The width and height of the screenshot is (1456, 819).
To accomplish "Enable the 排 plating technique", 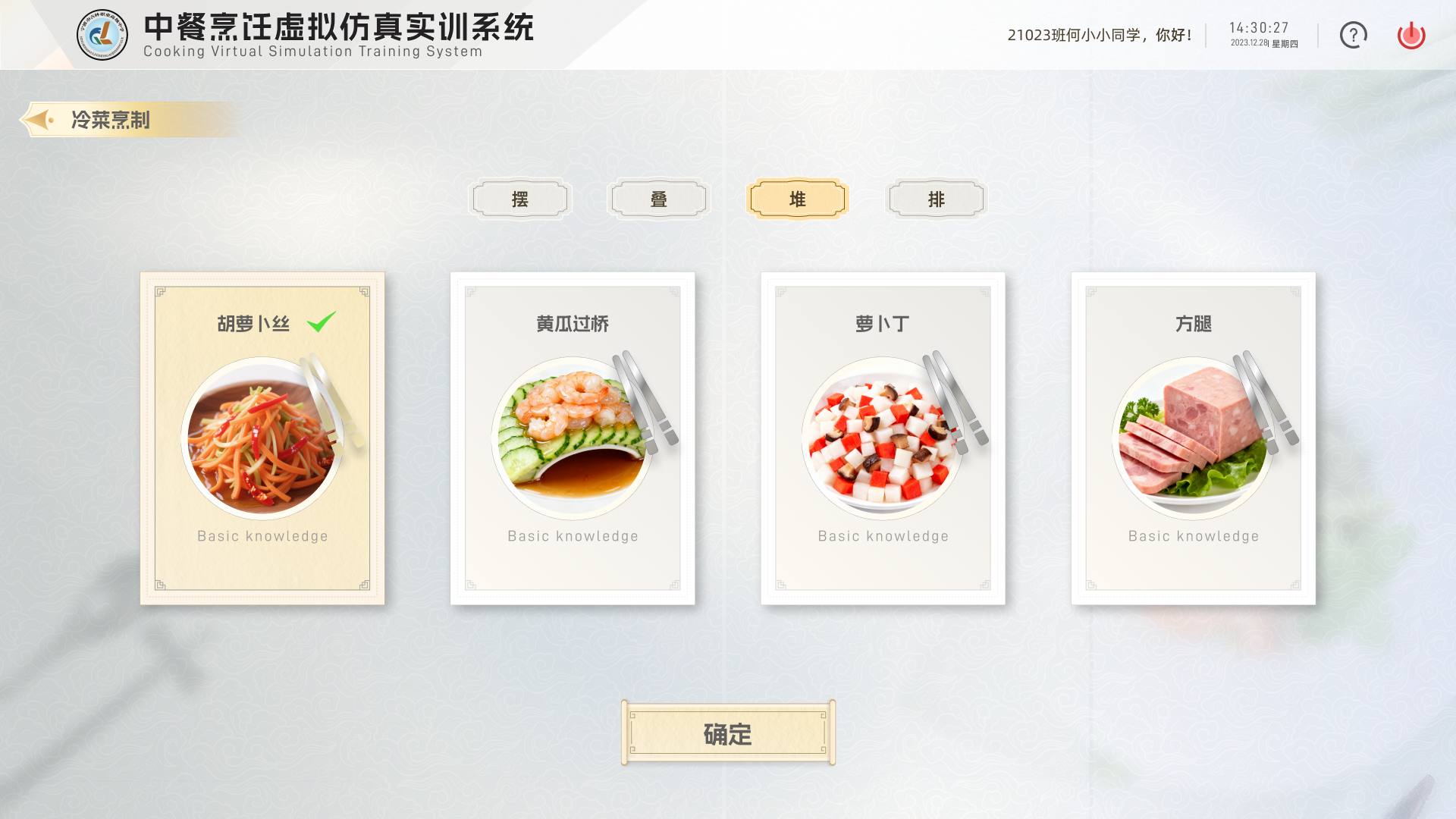I will click(x=936, y=199).
